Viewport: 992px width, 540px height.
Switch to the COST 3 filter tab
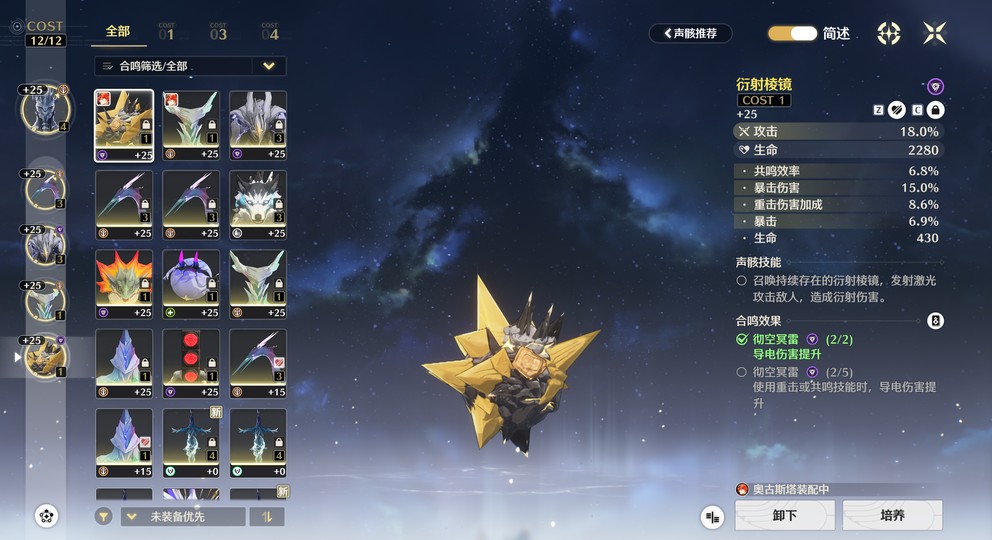point(218,32)
